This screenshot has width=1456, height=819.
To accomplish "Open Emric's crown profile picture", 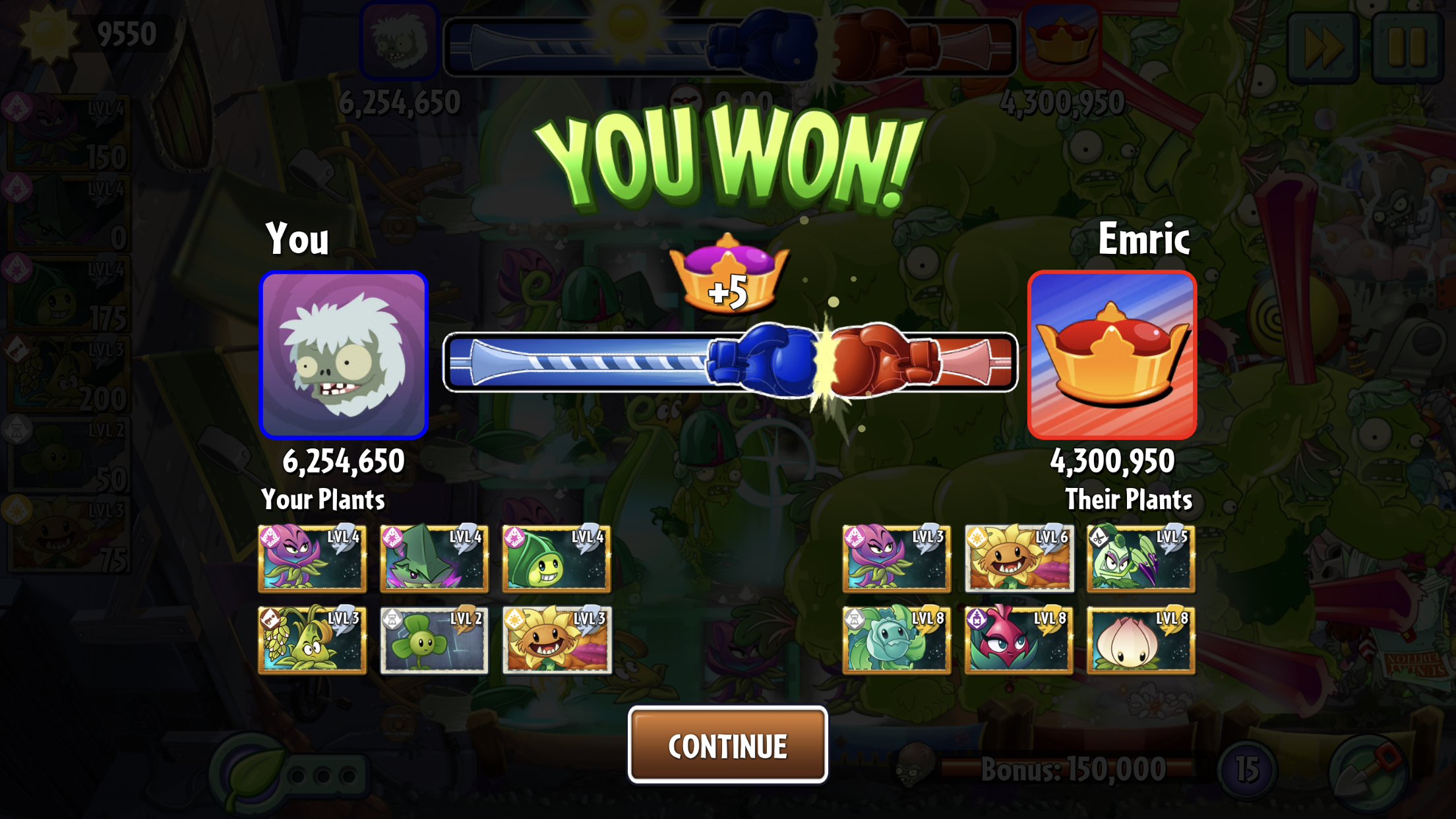I will tap(1112, 355).
